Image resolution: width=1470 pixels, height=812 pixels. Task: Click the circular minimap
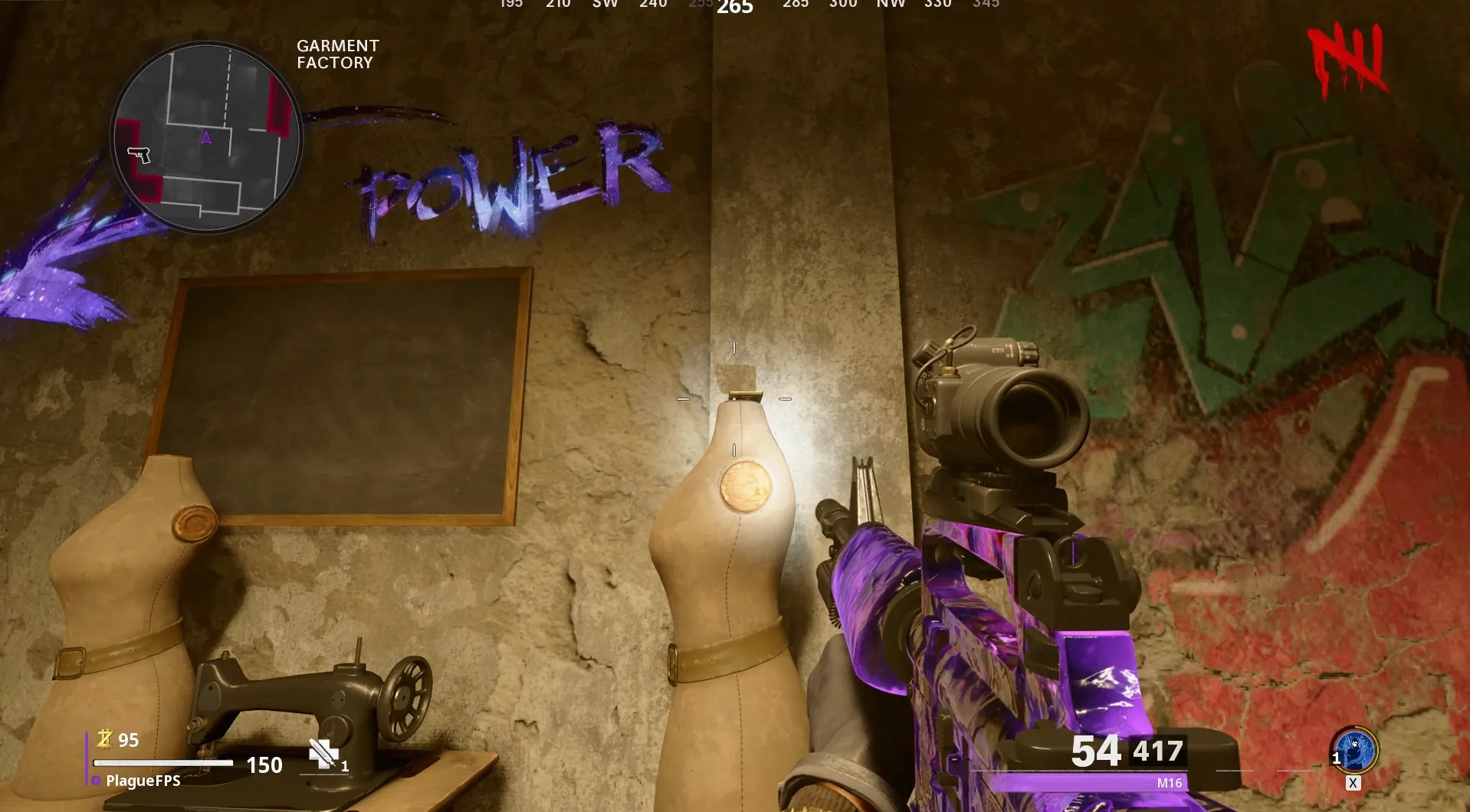pos(207,137)
